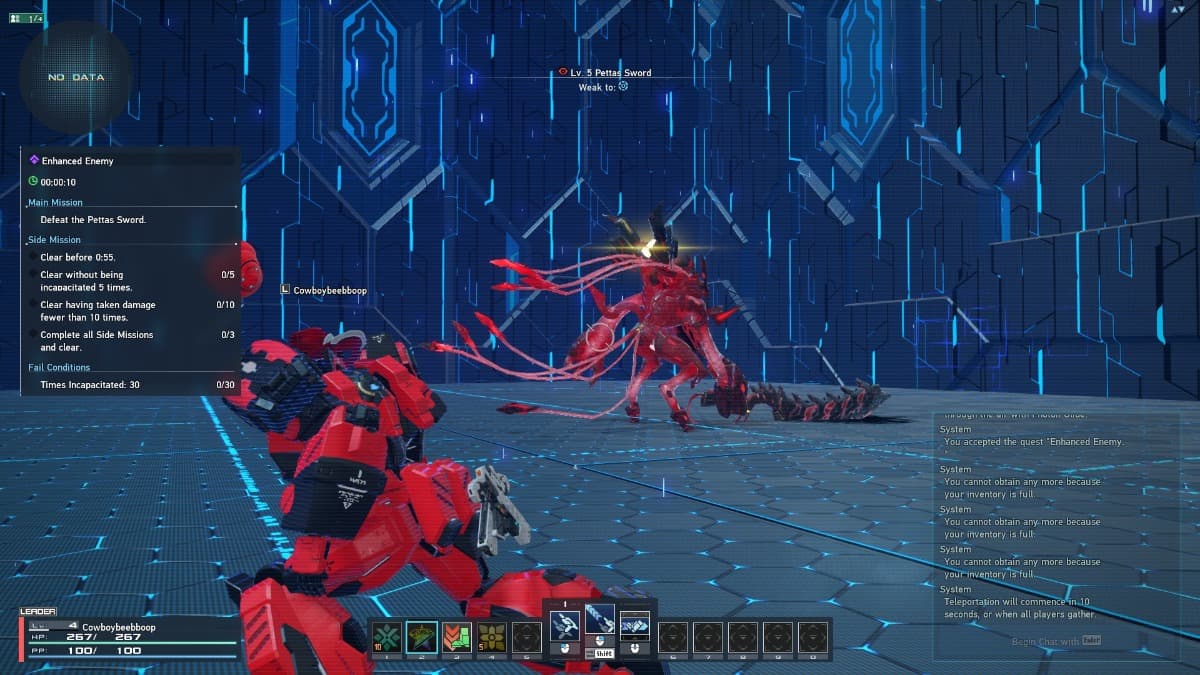Use the orange chevron item in the hotbar
The height and width of the screenshot is (675, 1200).
tap(457, 635)
